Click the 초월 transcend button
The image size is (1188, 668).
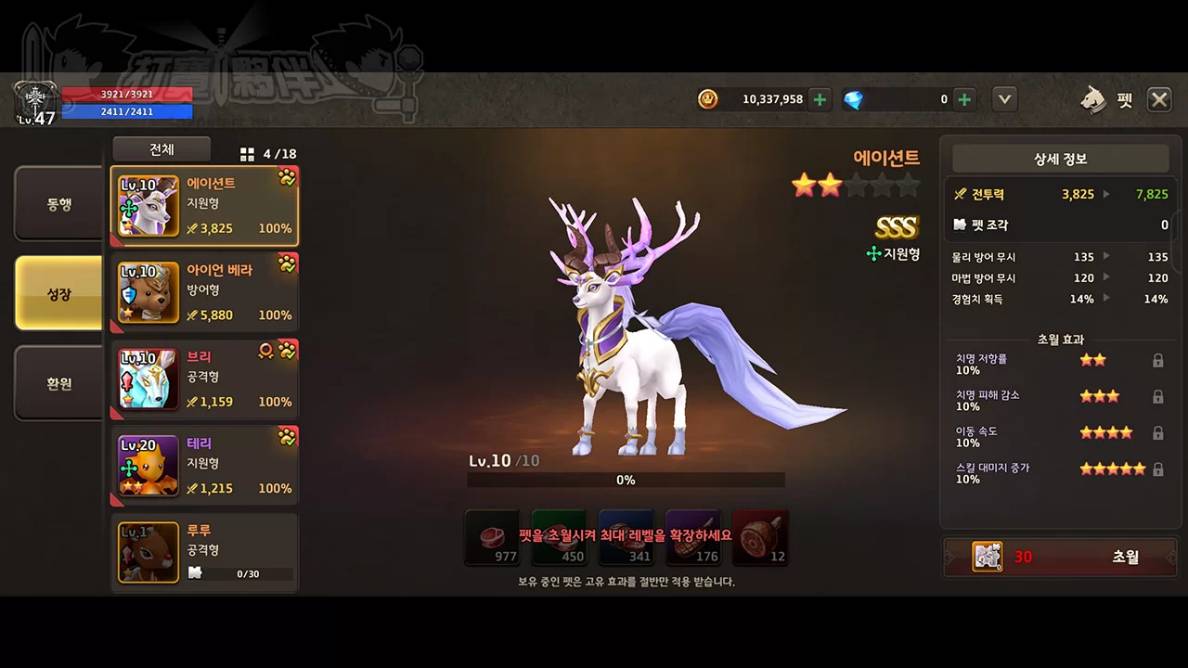(1060, 557)
